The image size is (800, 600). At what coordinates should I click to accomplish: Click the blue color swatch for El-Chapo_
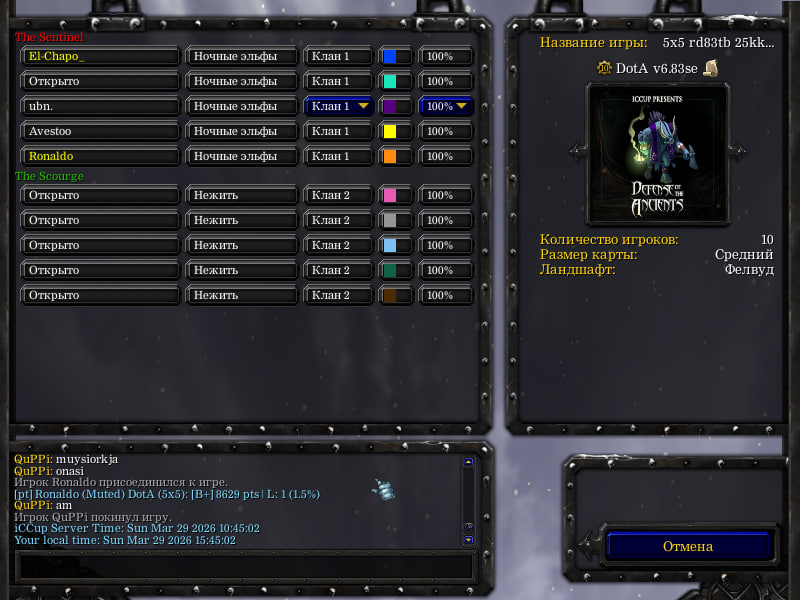coord(390,57)
